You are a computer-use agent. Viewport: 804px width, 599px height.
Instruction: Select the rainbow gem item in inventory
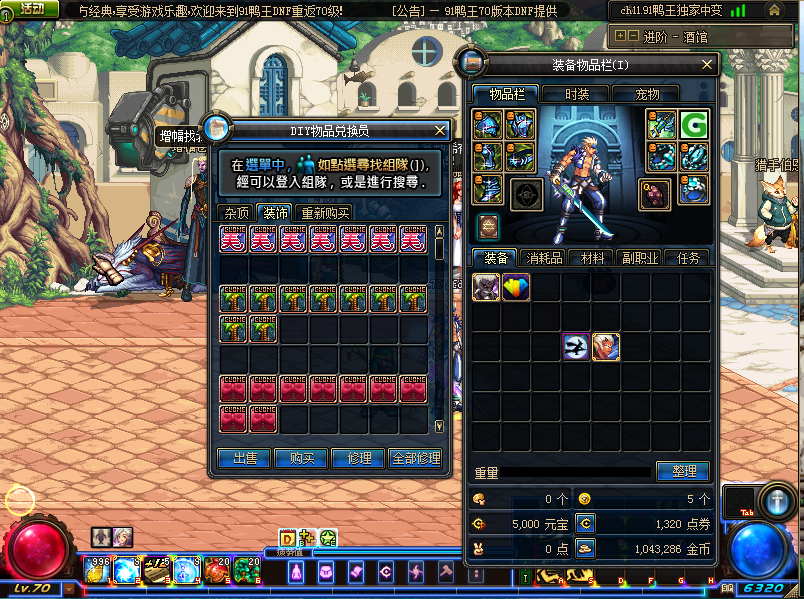click(x=516, y=287)
